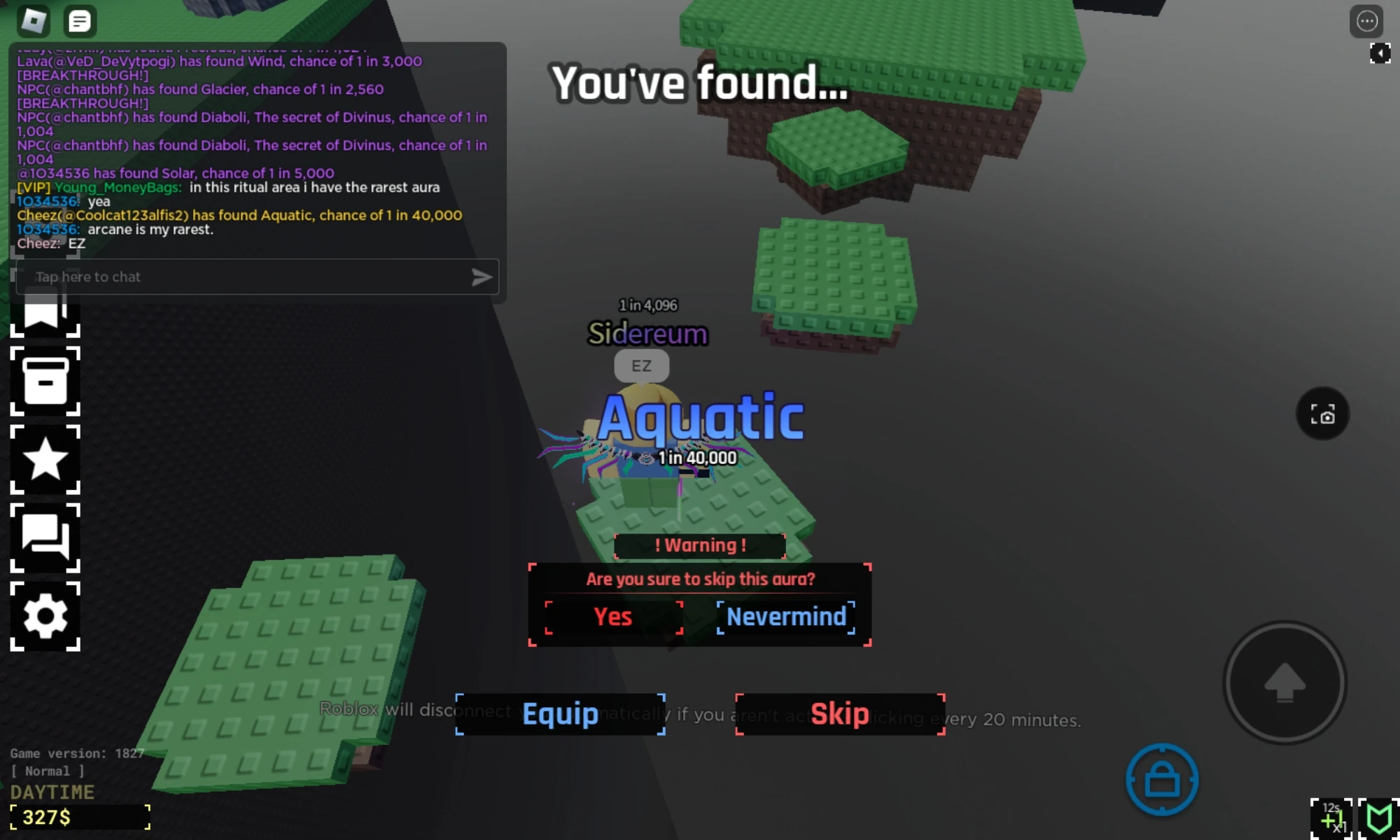The height and width of the screenshot is (840, 1400).
Task: Click Yes to skip the aura
Action: coord(614,617)
